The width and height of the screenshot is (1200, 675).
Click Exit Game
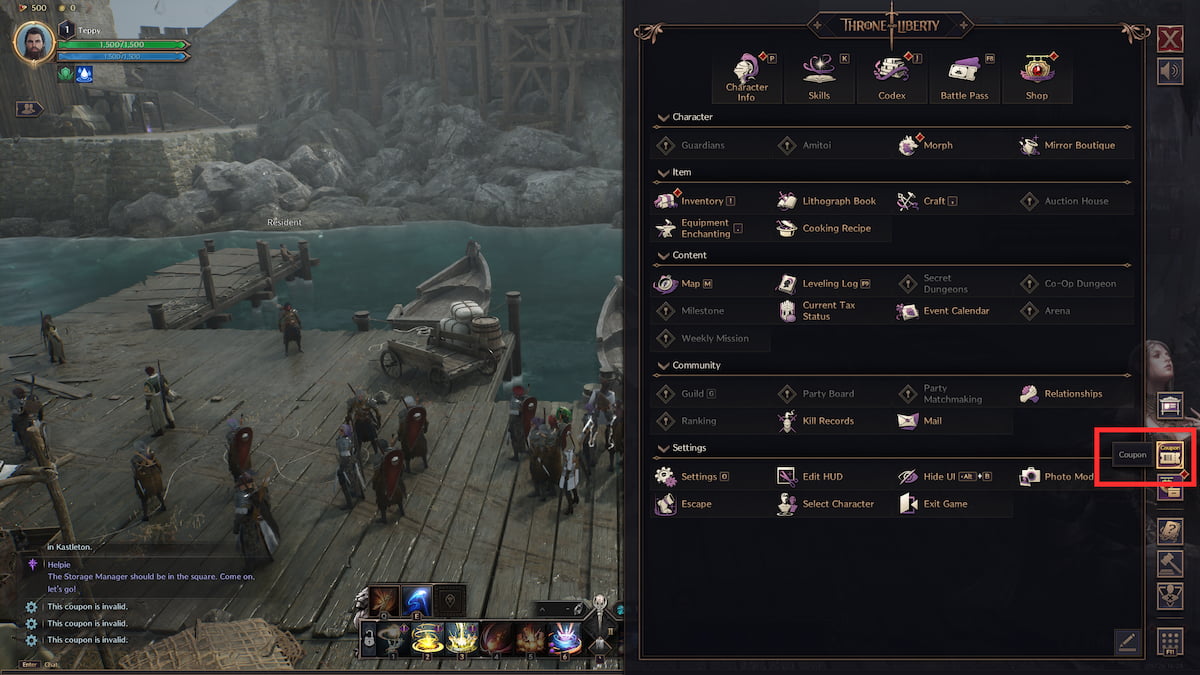point(934,504)
